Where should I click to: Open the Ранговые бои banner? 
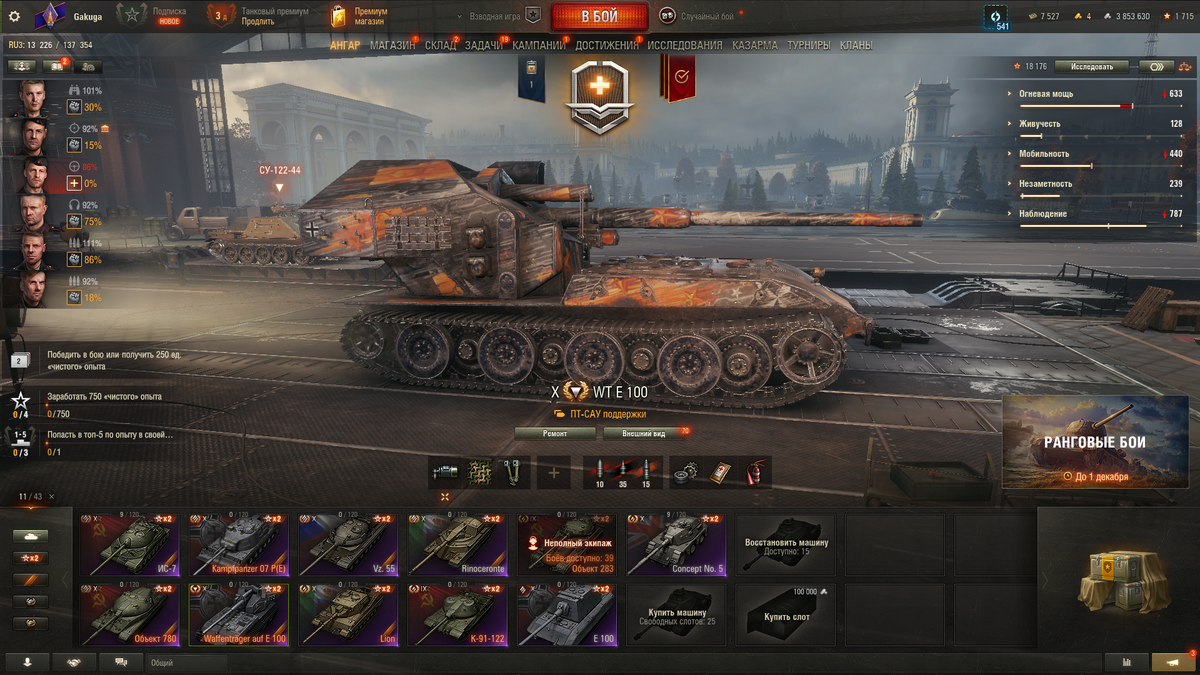(x=1095, y=441)
